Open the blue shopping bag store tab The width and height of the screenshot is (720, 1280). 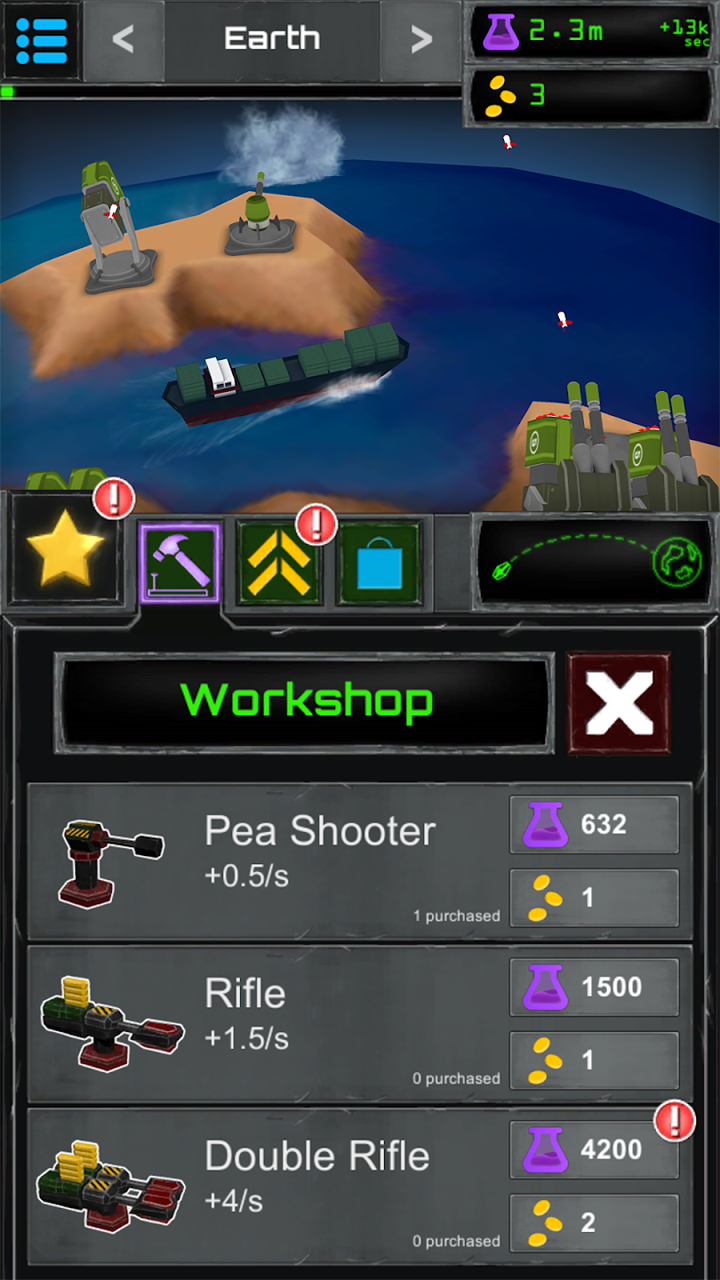pos(380,563)
